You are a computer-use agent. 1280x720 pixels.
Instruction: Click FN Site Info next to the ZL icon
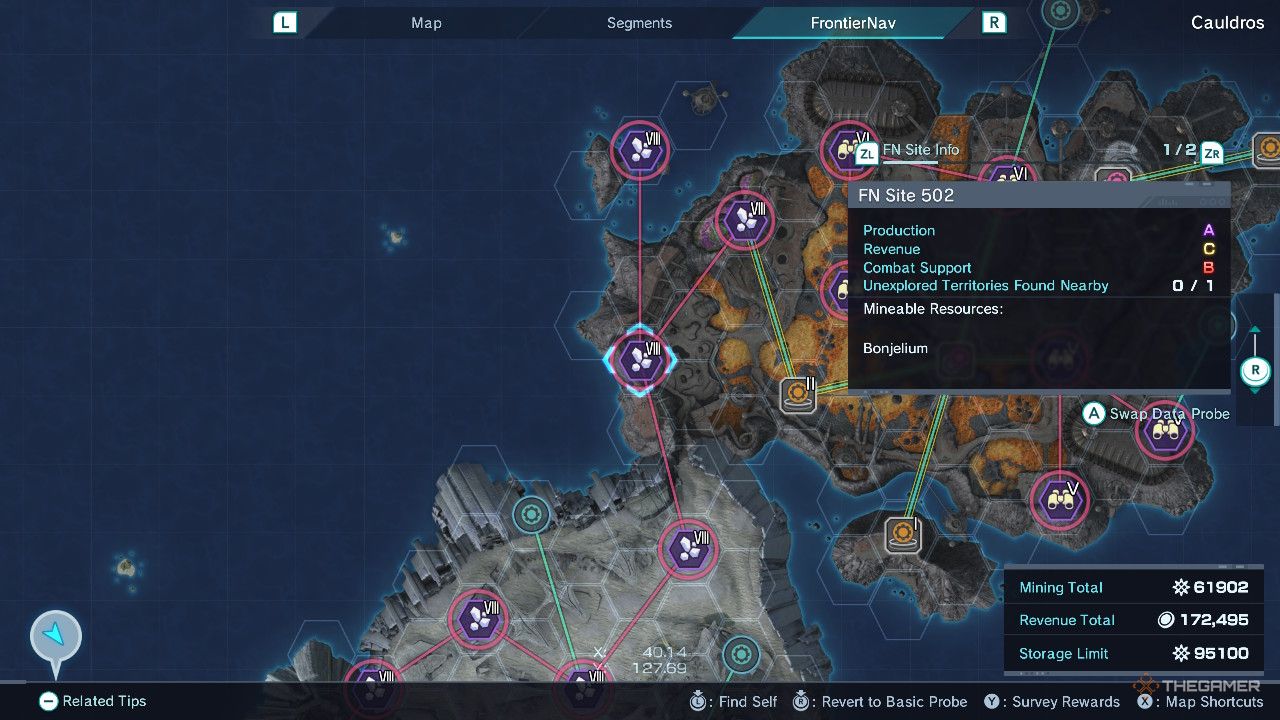pyautogui.click(x=920, y=149)
